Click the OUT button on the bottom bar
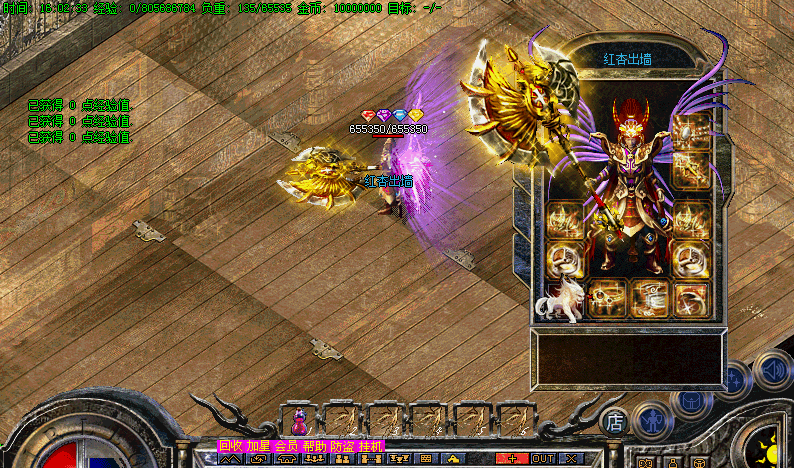Image resolution: width=794 pixels, height=468 pixels. pos(543,458)
